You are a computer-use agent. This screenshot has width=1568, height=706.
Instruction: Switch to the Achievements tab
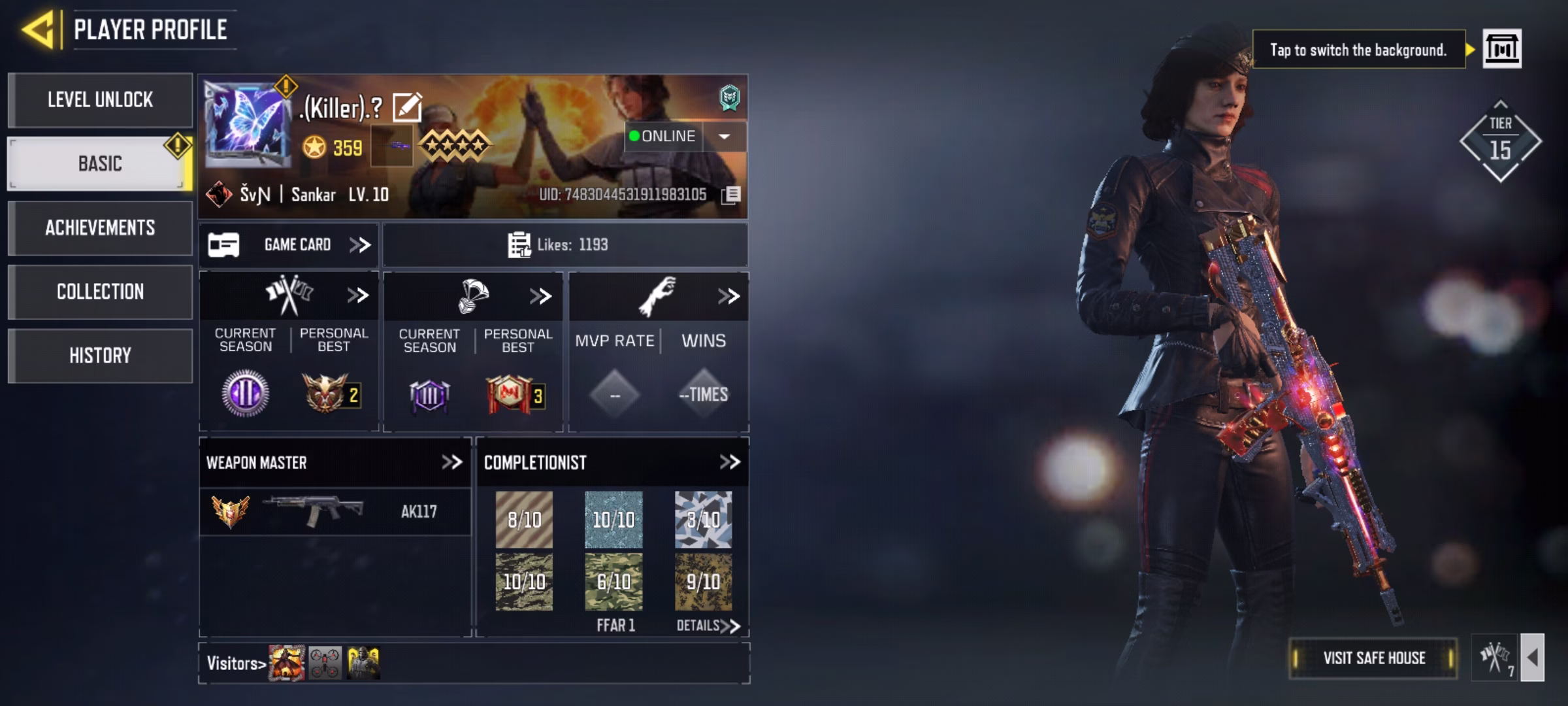[x=100, y=227]
